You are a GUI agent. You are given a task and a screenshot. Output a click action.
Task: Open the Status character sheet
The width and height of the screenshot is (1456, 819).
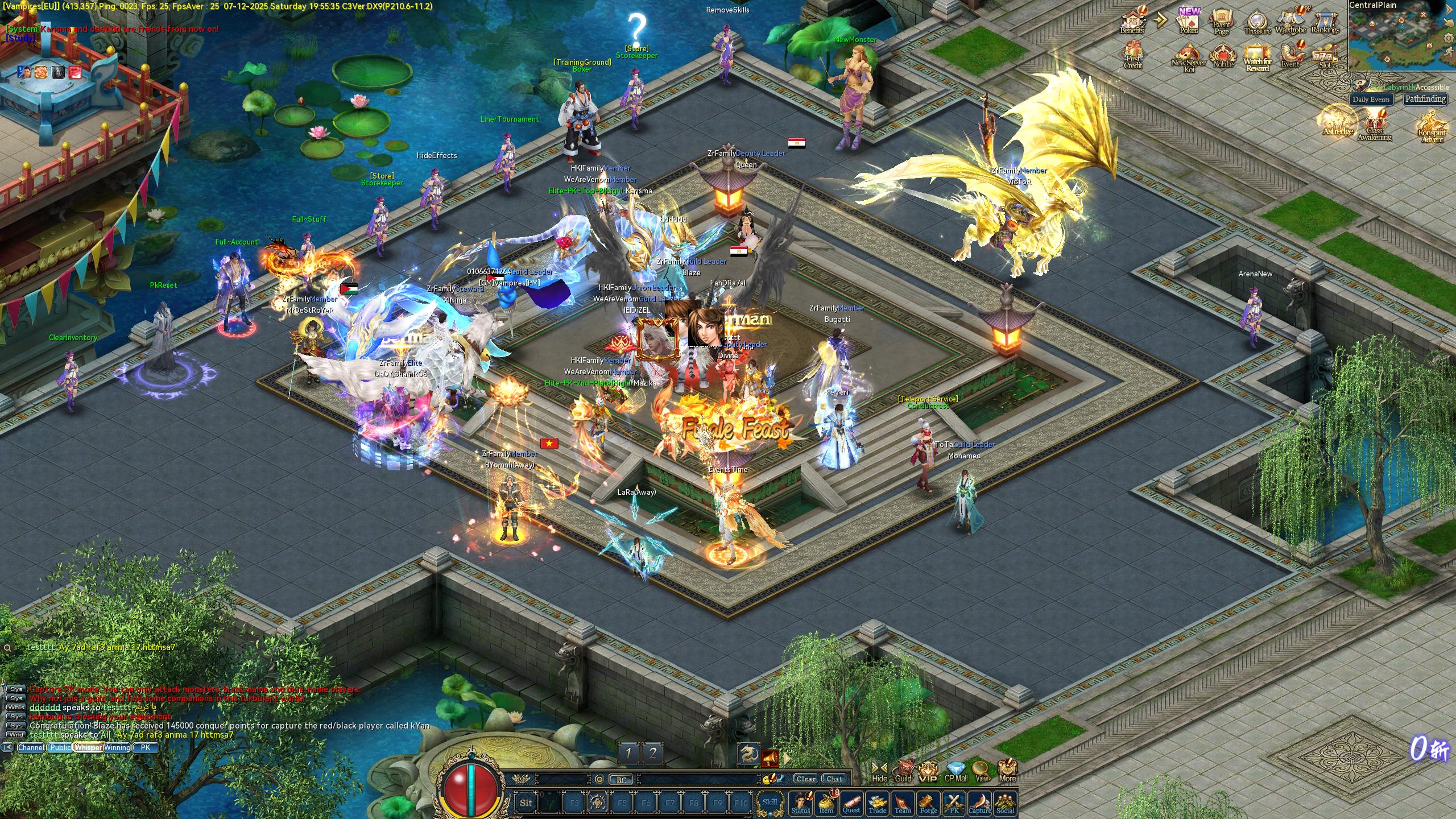click(x=800, y=803)
